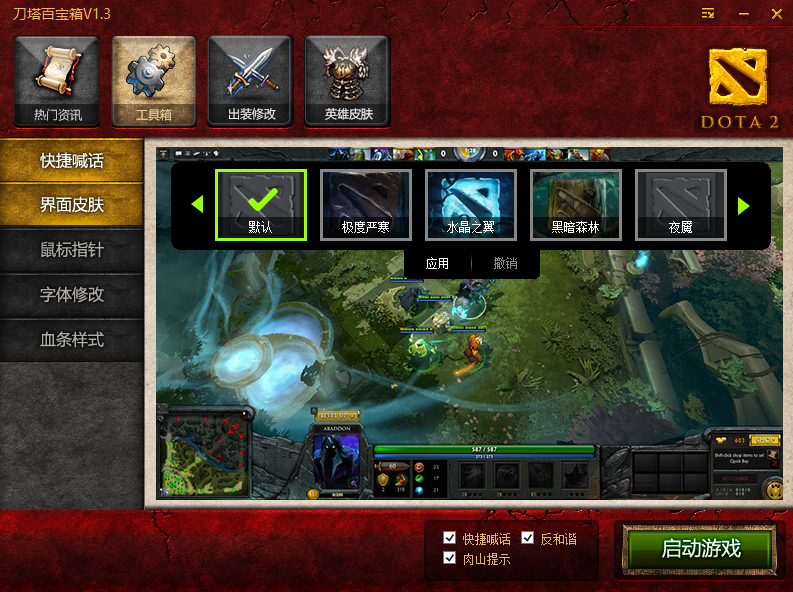Select the 默认 default skin thumbnail
The width and height of the screenshot is (793, 592).
coord(261,204)
